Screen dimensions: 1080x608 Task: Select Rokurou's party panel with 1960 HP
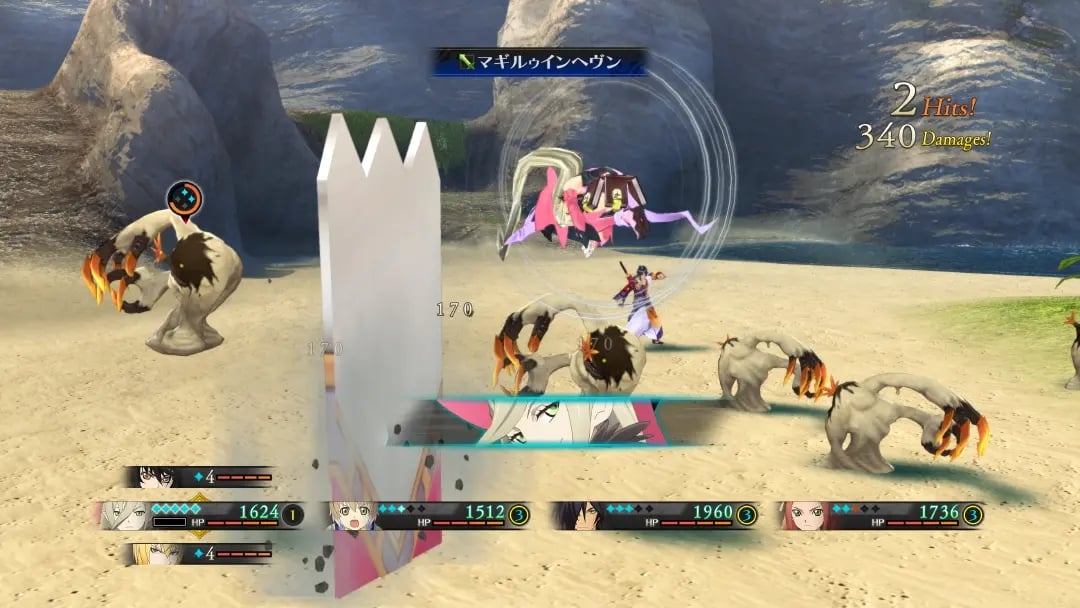tap(655, 515)
